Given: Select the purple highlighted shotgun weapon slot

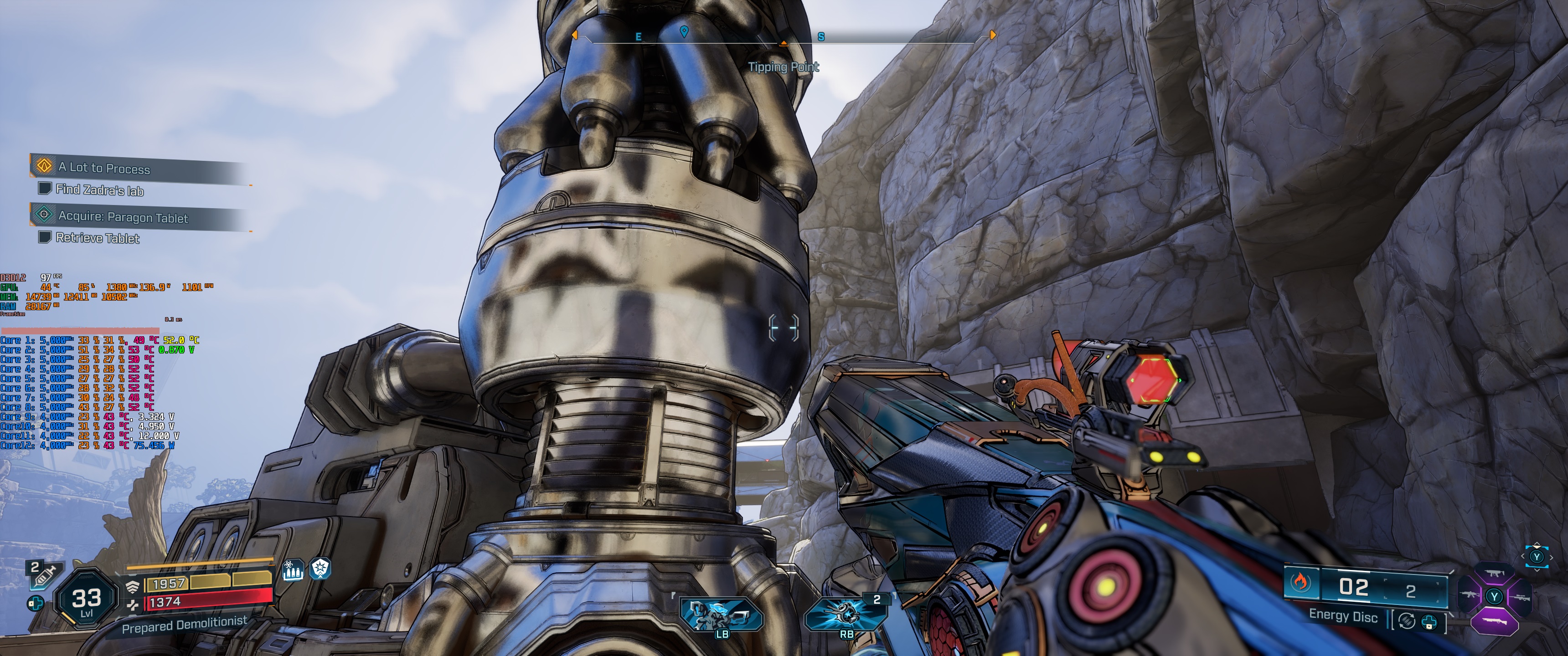Looking at the screenshot, I should tap(1494, 622).
